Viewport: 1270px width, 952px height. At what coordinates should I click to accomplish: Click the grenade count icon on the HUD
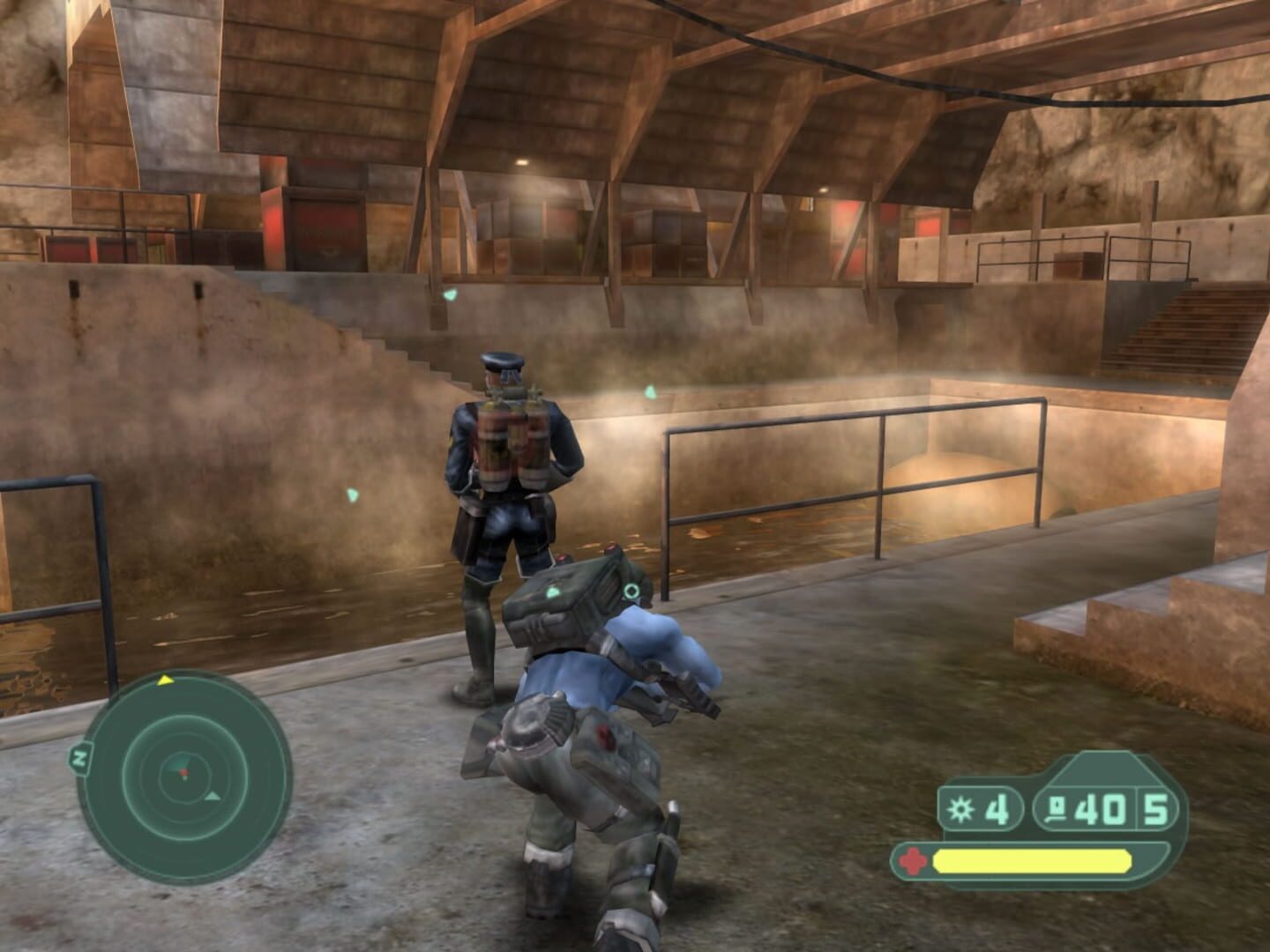tap(960, 808)
